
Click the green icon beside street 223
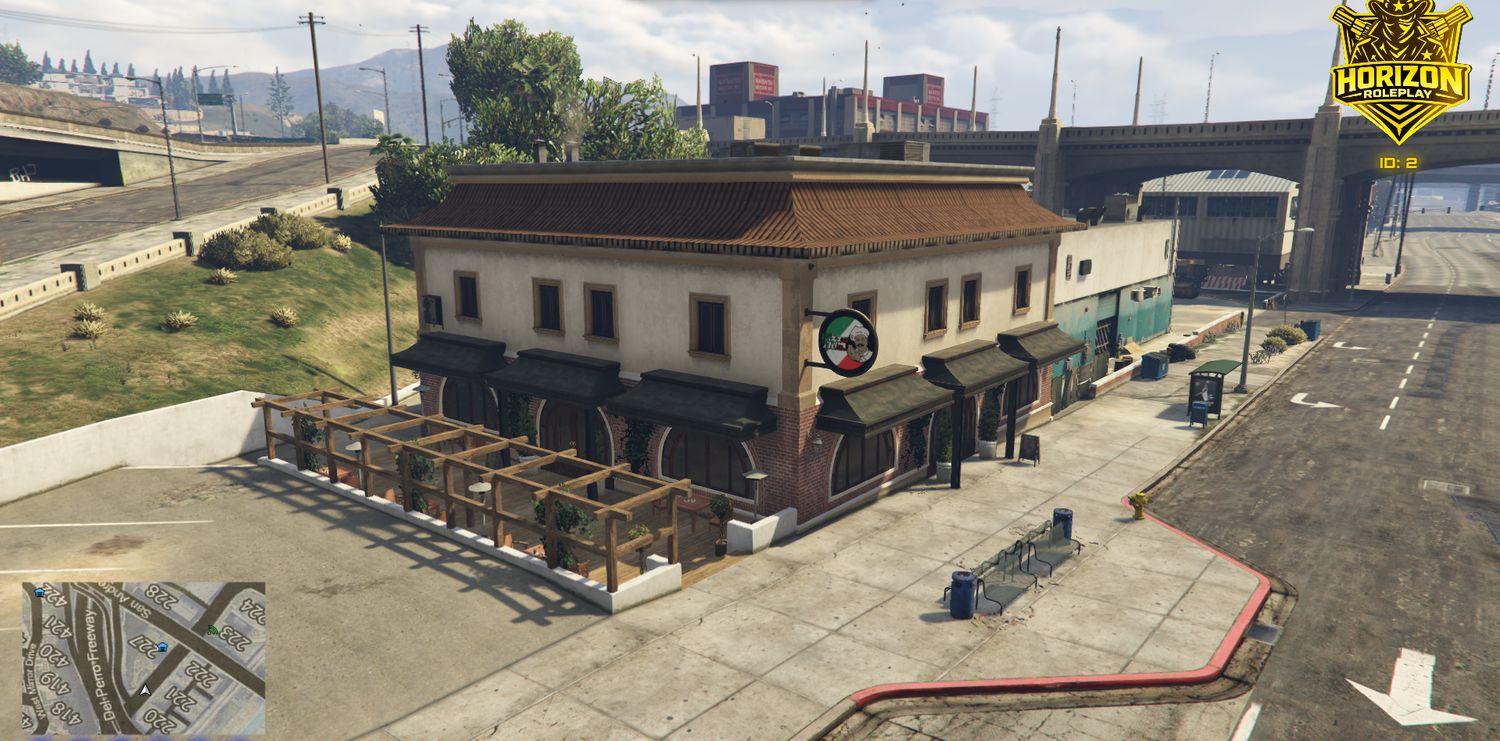click(x=212, y=629)
